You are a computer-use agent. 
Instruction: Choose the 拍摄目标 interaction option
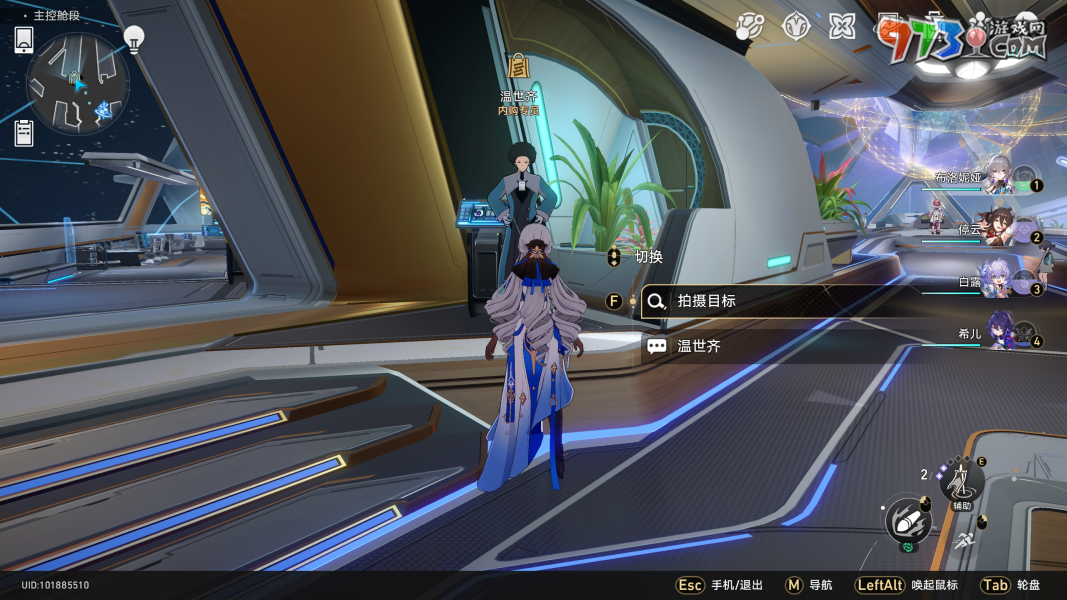[x=708, y=300]
